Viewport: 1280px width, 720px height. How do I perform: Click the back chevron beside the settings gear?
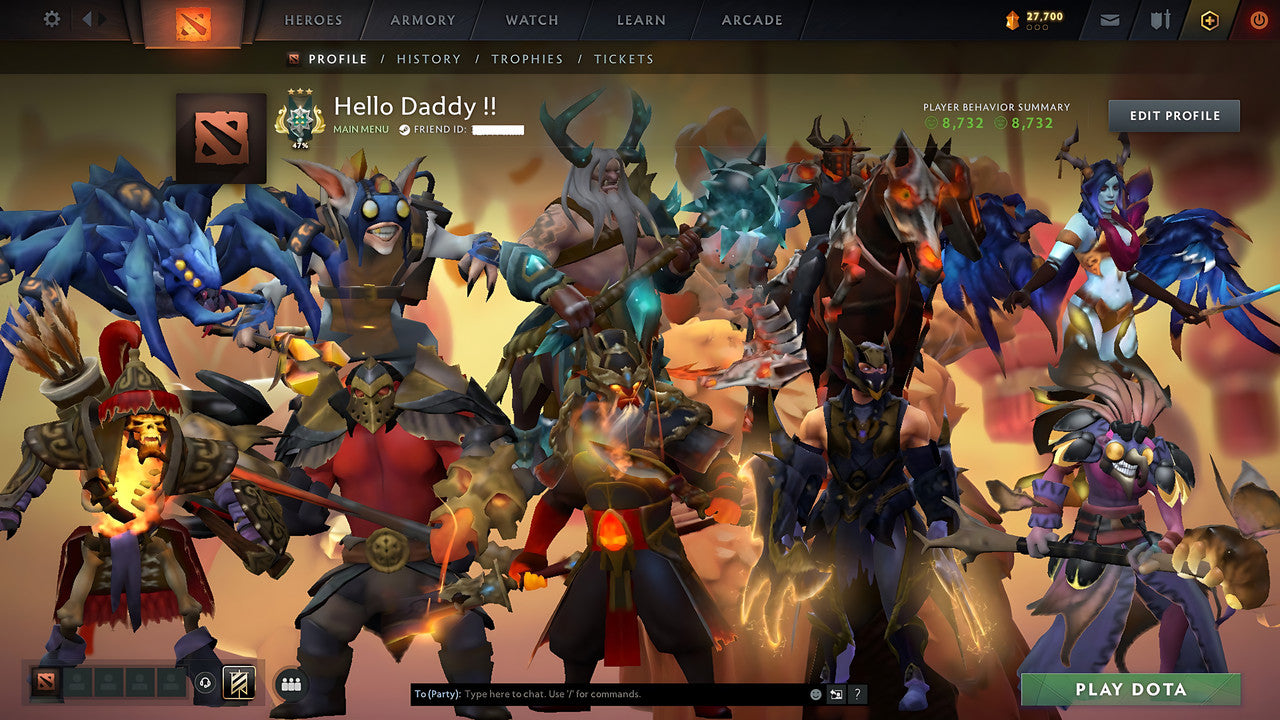pyautogui.click(x=89, y=19)
